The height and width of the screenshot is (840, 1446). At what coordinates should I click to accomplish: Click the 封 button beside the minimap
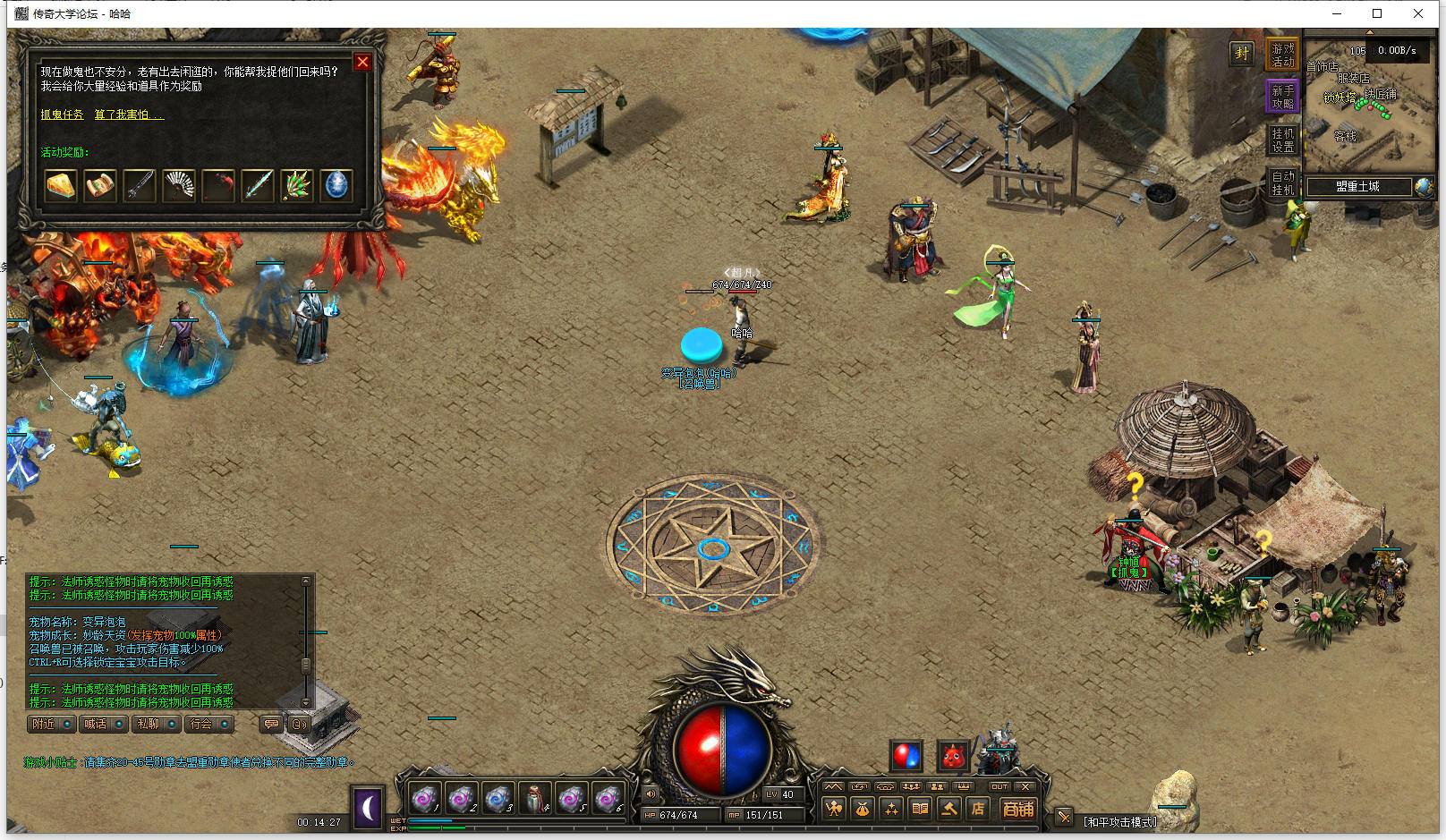click(x=1242, y=54)
